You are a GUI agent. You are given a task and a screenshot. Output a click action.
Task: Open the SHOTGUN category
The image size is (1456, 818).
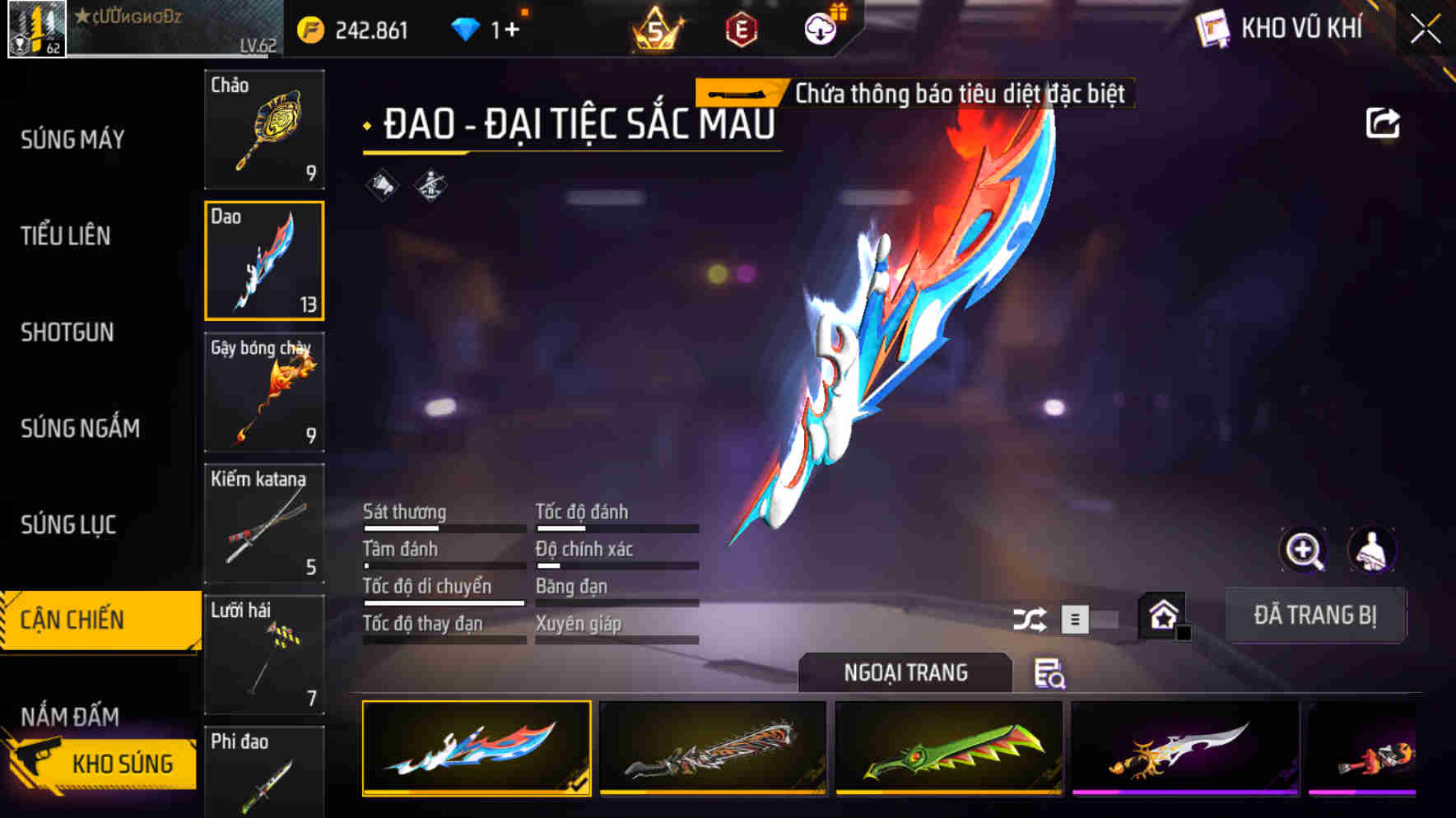pos(67,332)
